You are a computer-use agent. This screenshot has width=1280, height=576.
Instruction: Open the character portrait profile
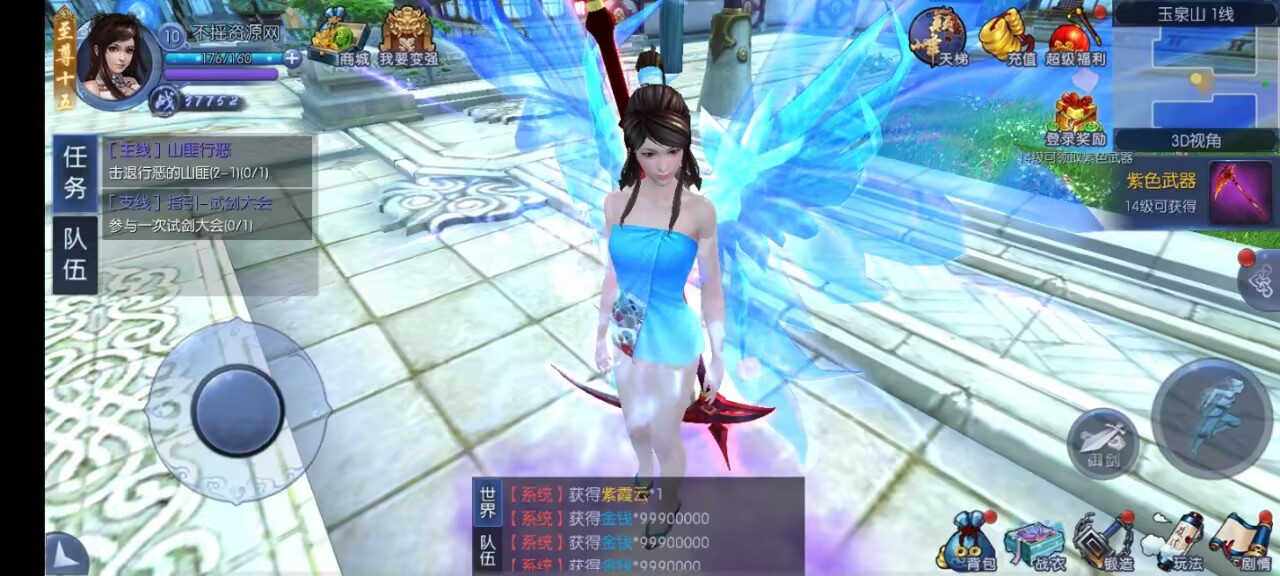point(118,58)
